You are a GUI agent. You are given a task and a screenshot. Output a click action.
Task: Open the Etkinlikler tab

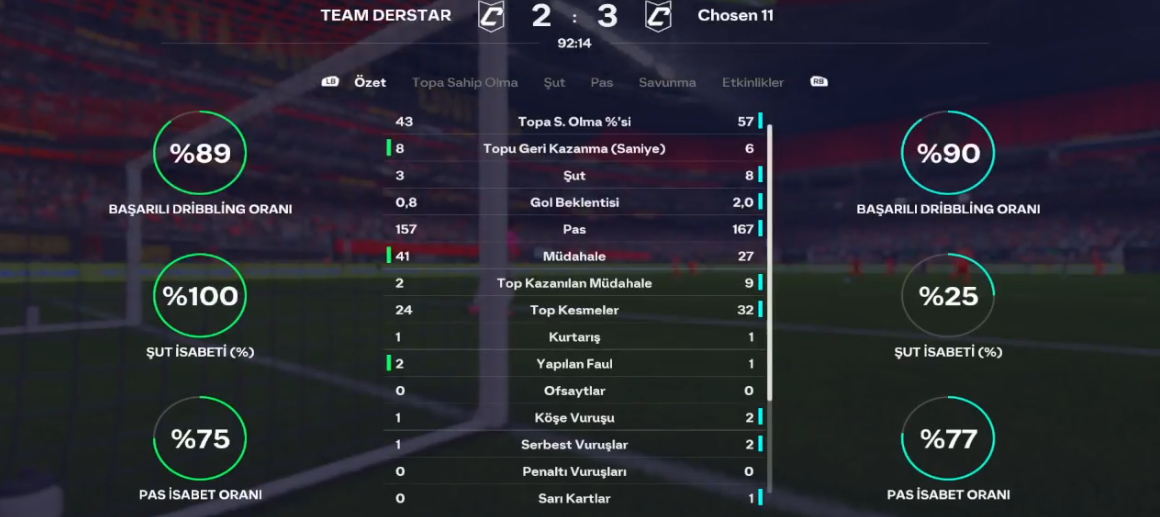[753, 83]
